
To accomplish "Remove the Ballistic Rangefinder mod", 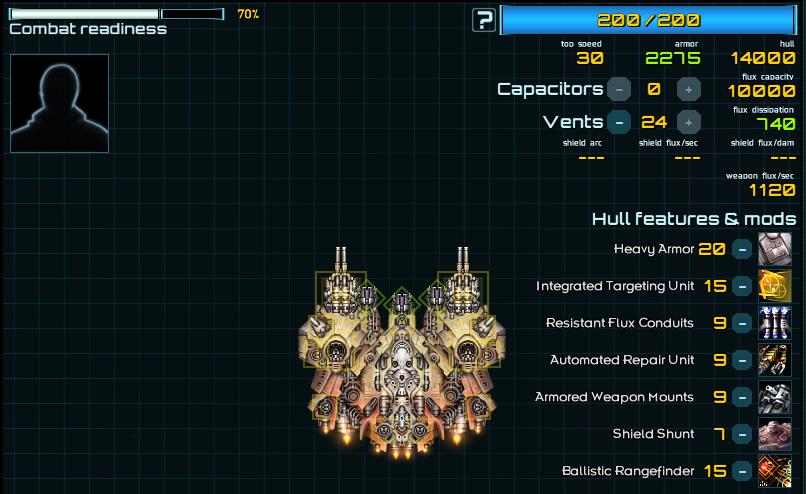I will tap(742, 471).
